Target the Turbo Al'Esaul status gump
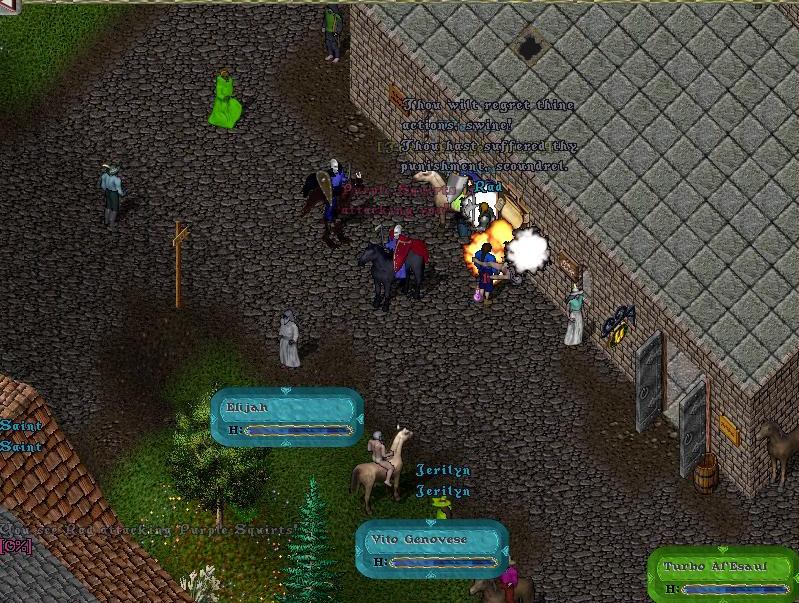Screen dimensions: 799x603 [x=722, y=576]
